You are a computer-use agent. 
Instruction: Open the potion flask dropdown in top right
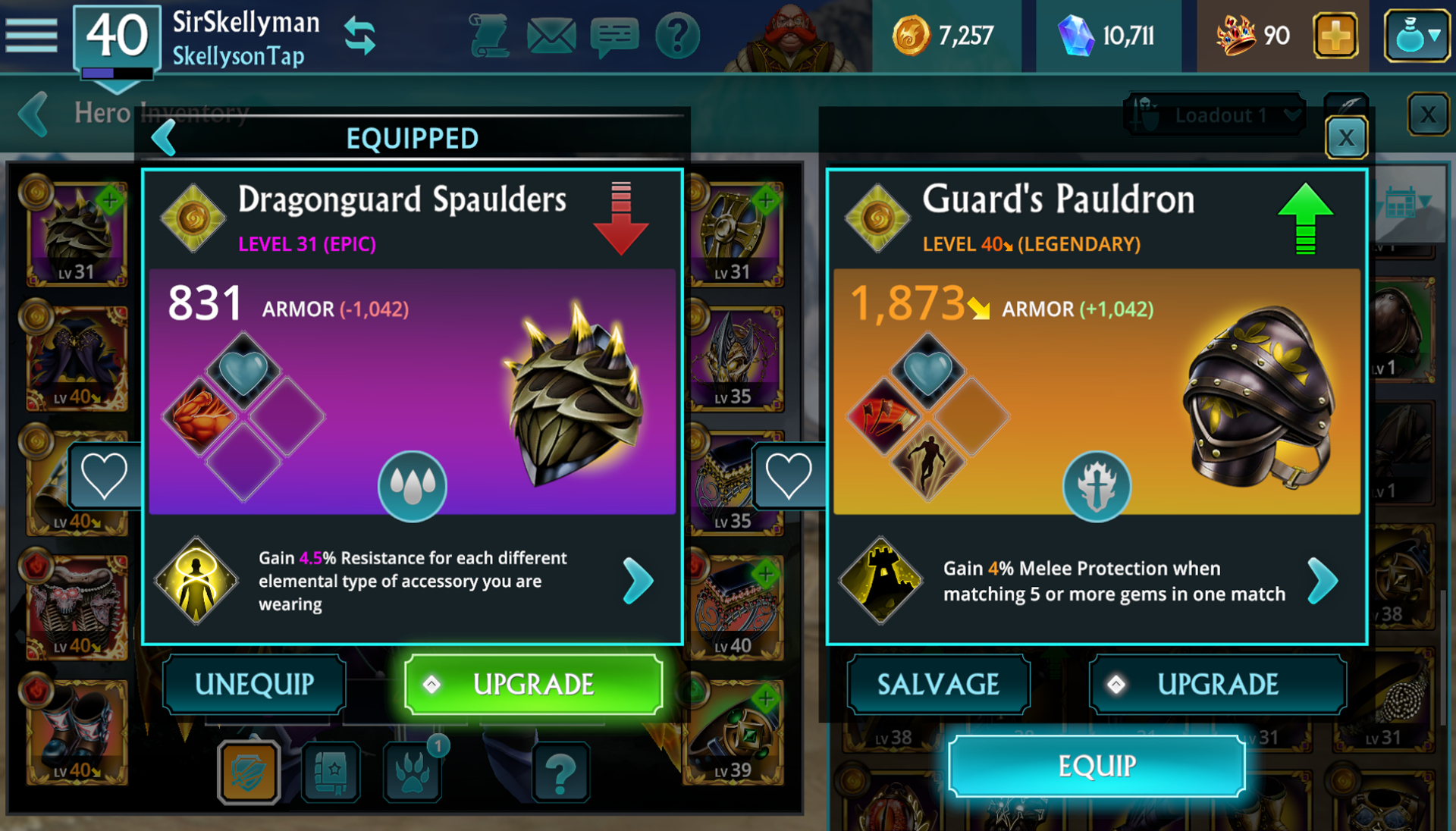(1417, 34)
